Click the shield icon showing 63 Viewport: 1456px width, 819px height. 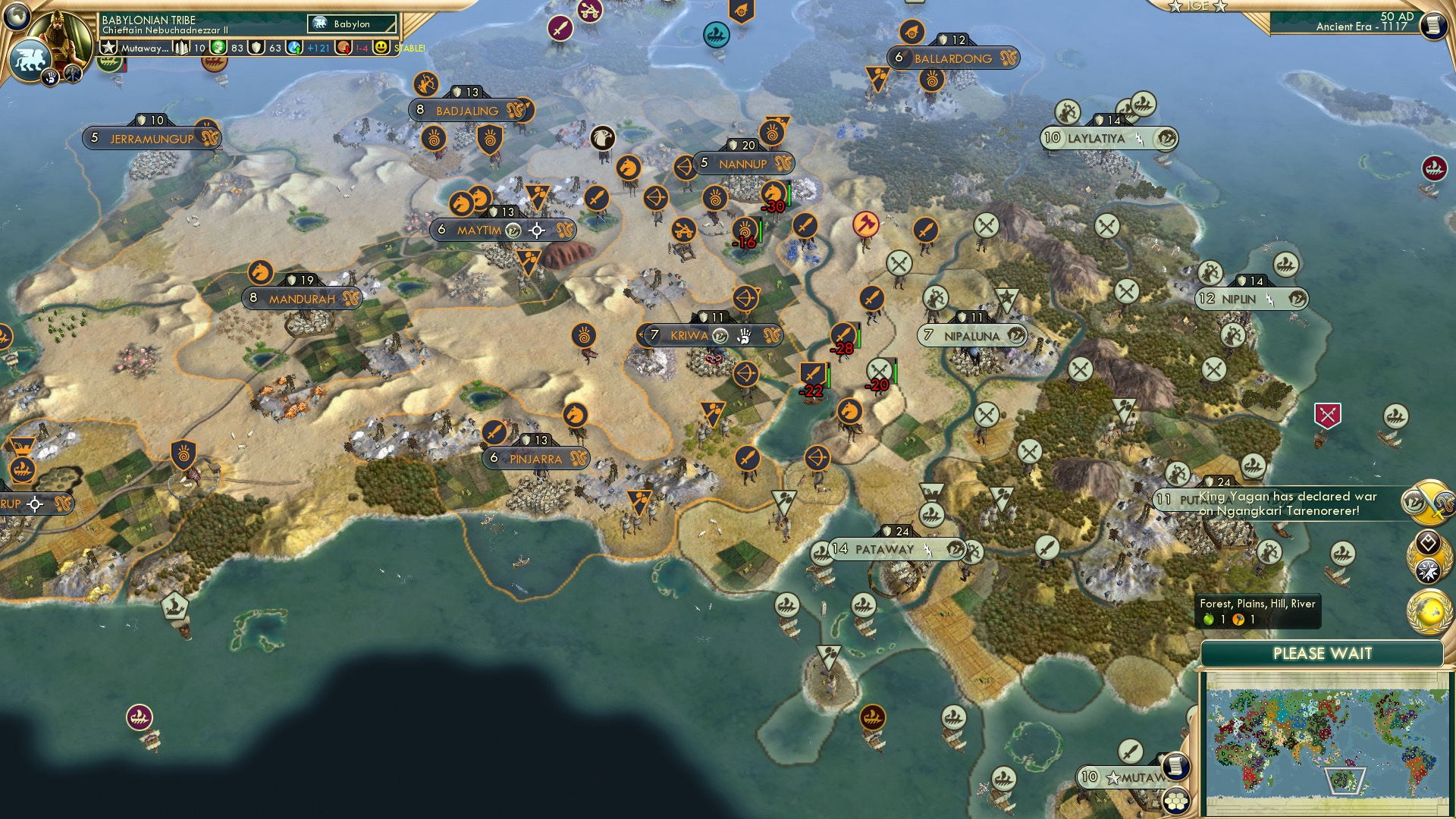[256, 48]
